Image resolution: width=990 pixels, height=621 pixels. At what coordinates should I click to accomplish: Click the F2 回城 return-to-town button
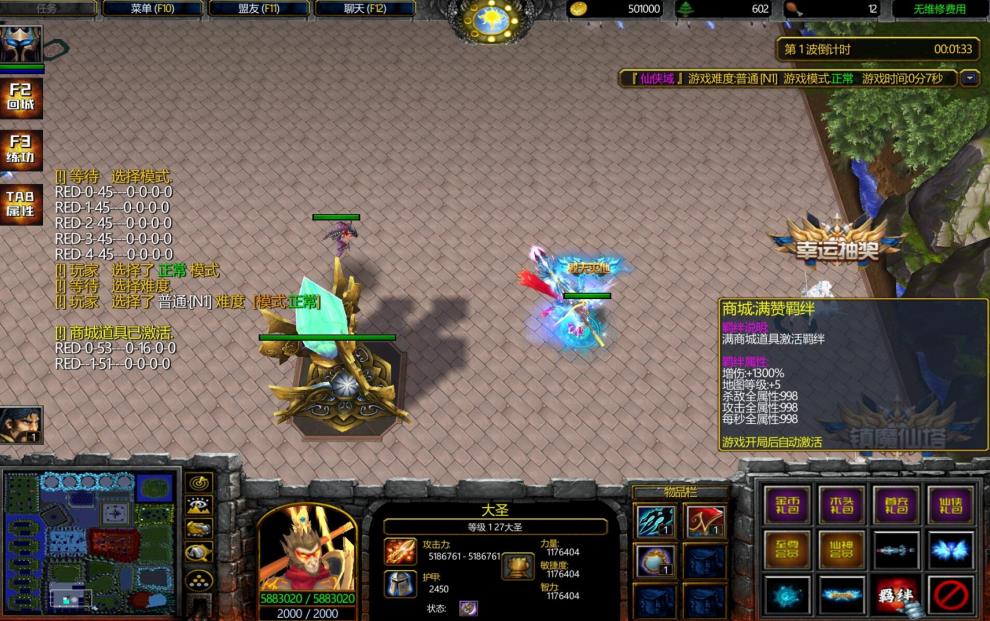[x=20, y=97]
